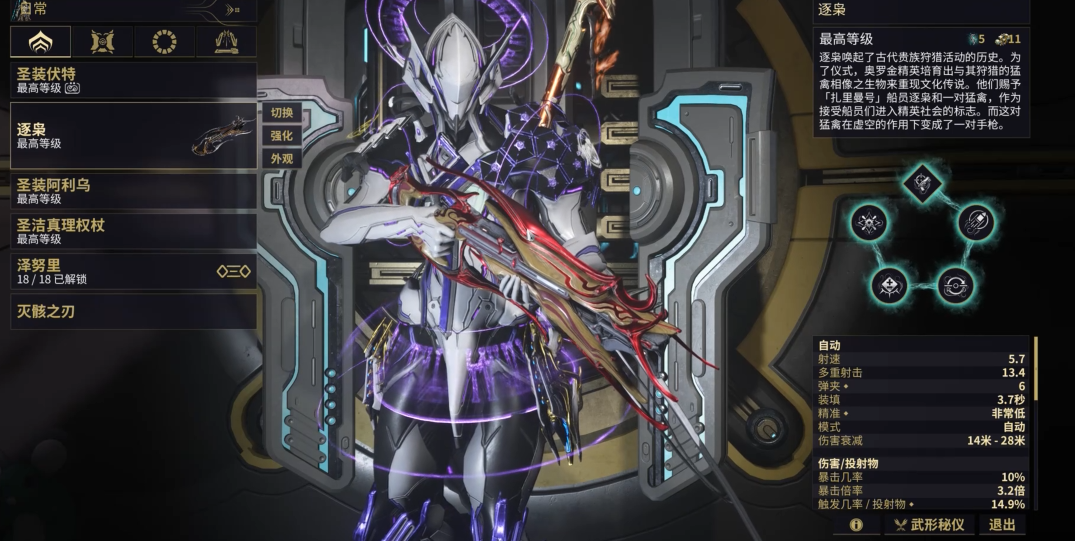Image resolution: width=1075 pixels, height=541 pixels.
Task: Click the 退出 exit button
Action: (1001, 525)
